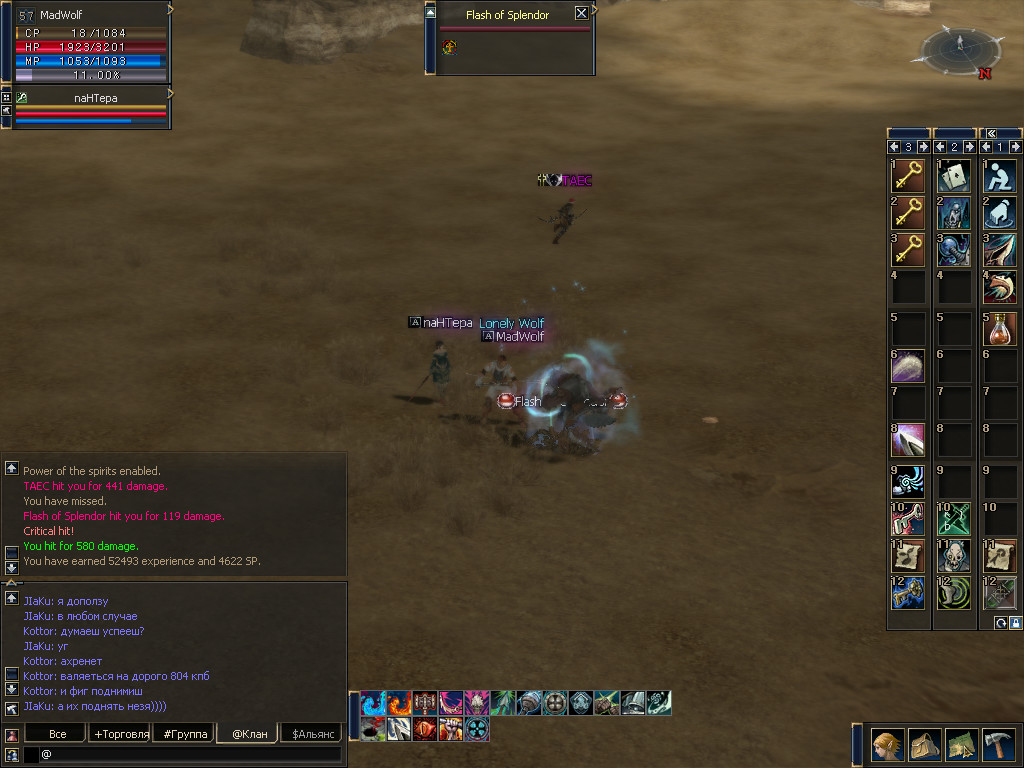Toggle the shortcut bar lock button
The width and height of the screenshot is (1024, 768).
pyautogui.click(x=1015, y=623)
